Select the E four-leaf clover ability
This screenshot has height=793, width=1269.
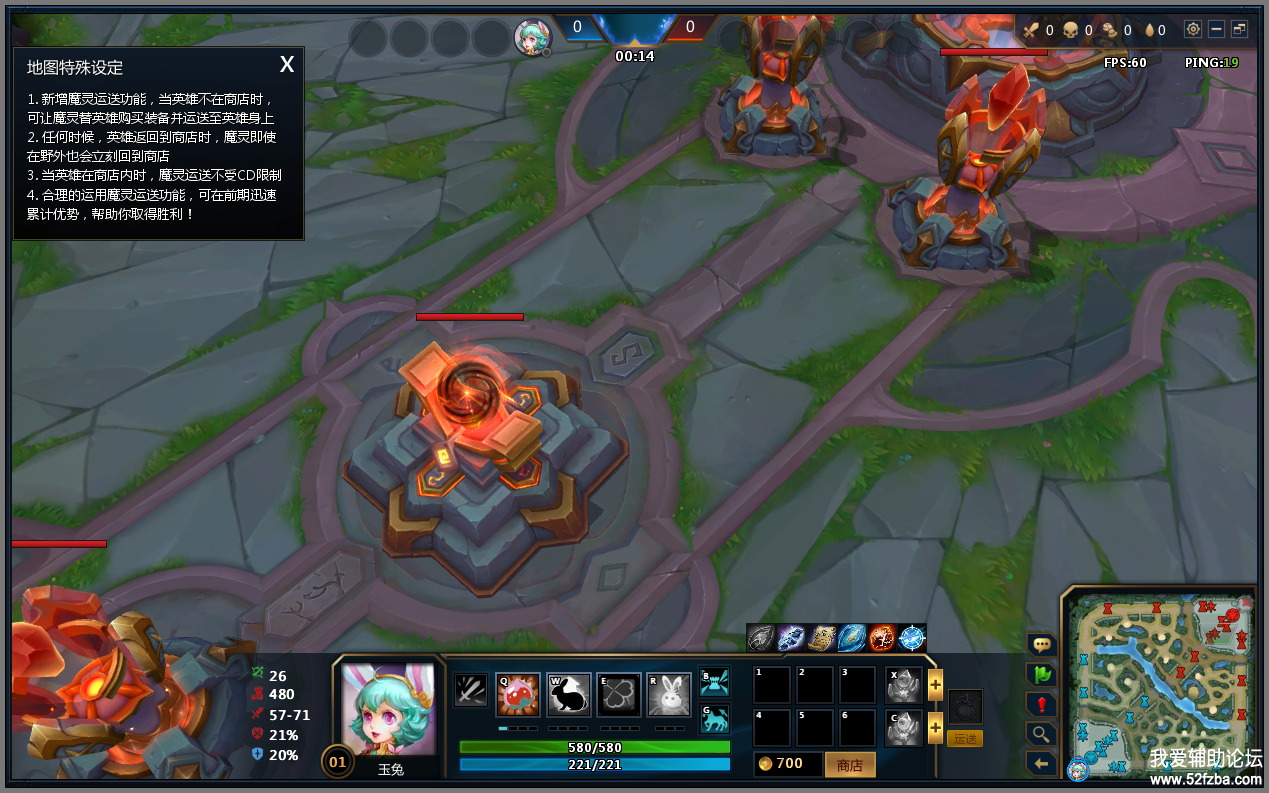pyautogui.click(x=619, y=695)
